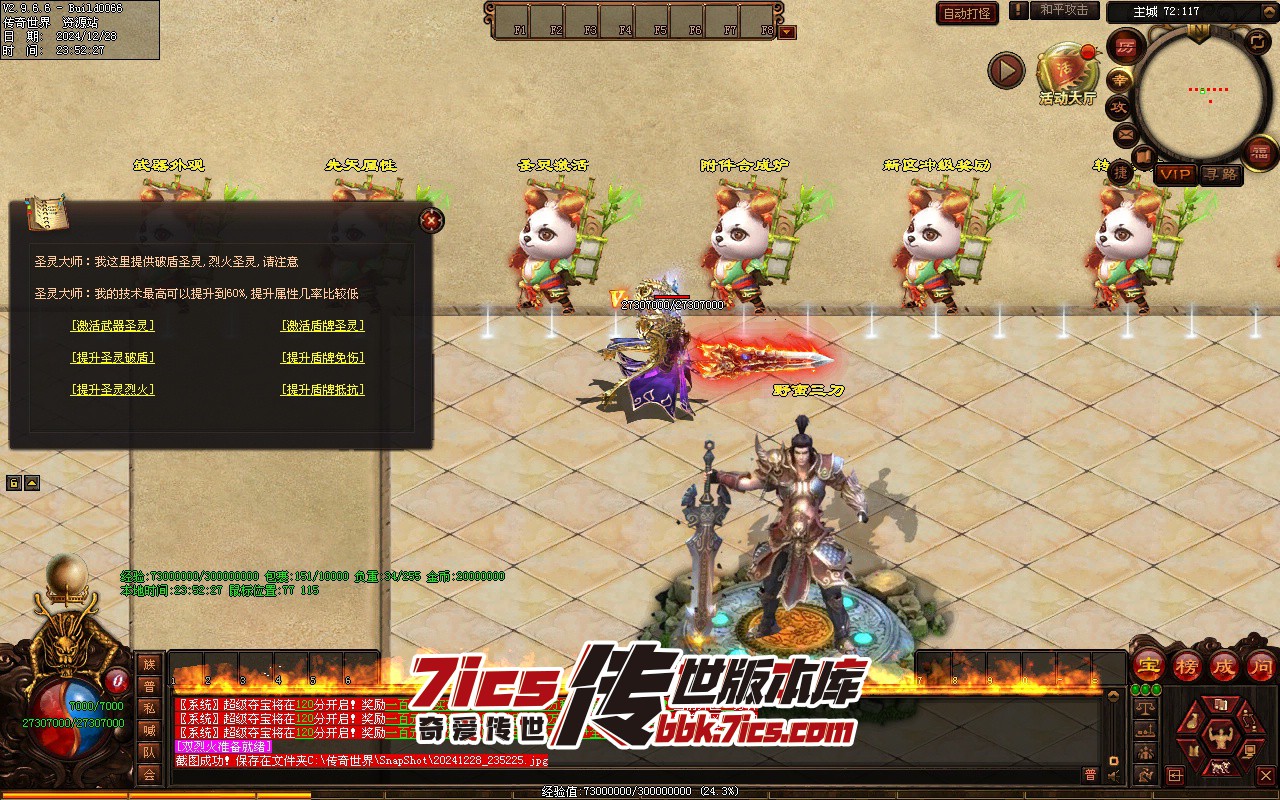Close the 圣灵大师 dialogue window
Image resolution: width=1280 pixels, height=800 pixels.
coord(431,220)
